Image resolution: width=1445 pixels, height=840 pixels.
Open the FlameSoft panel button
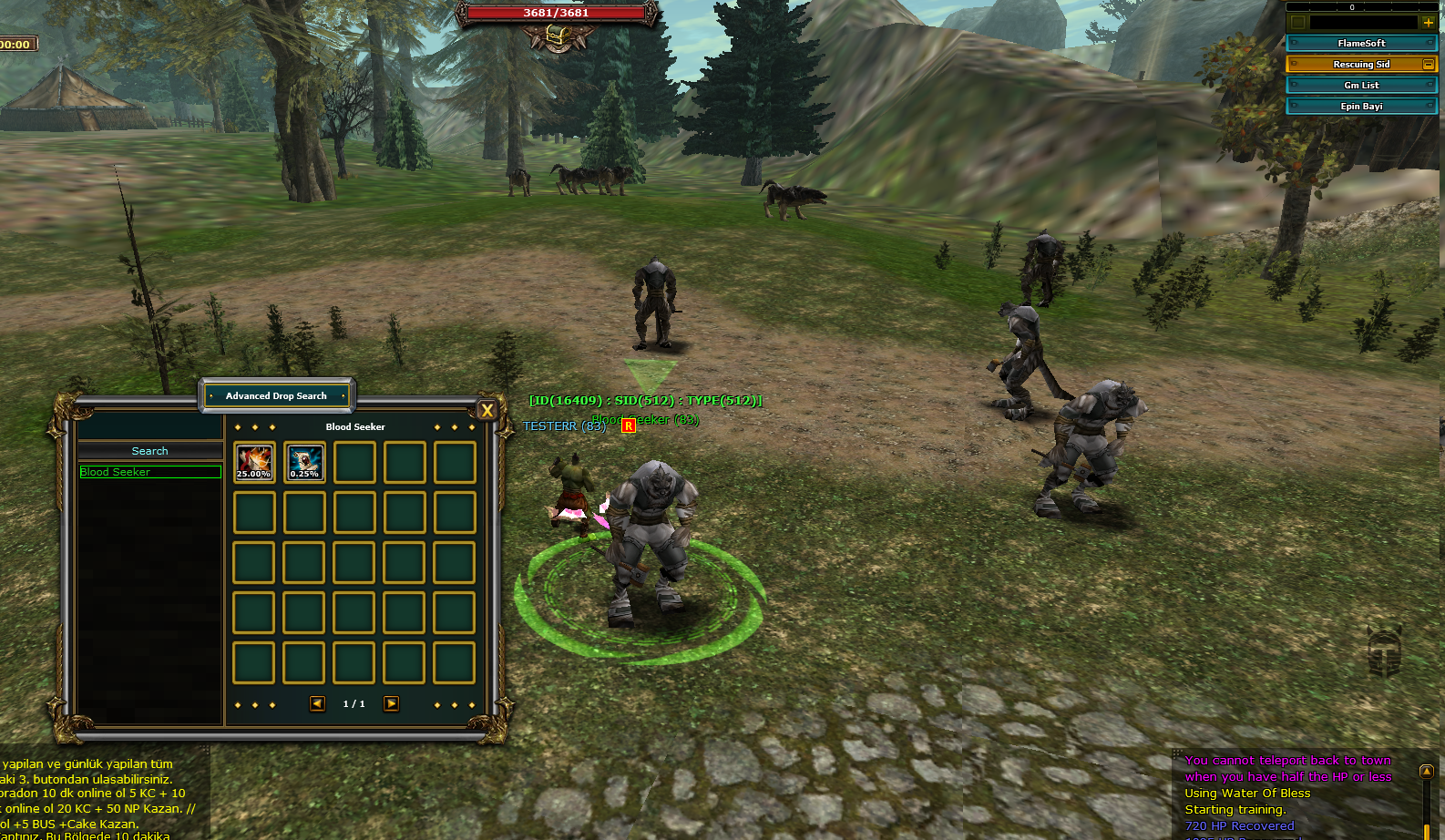click(1361, 43)
